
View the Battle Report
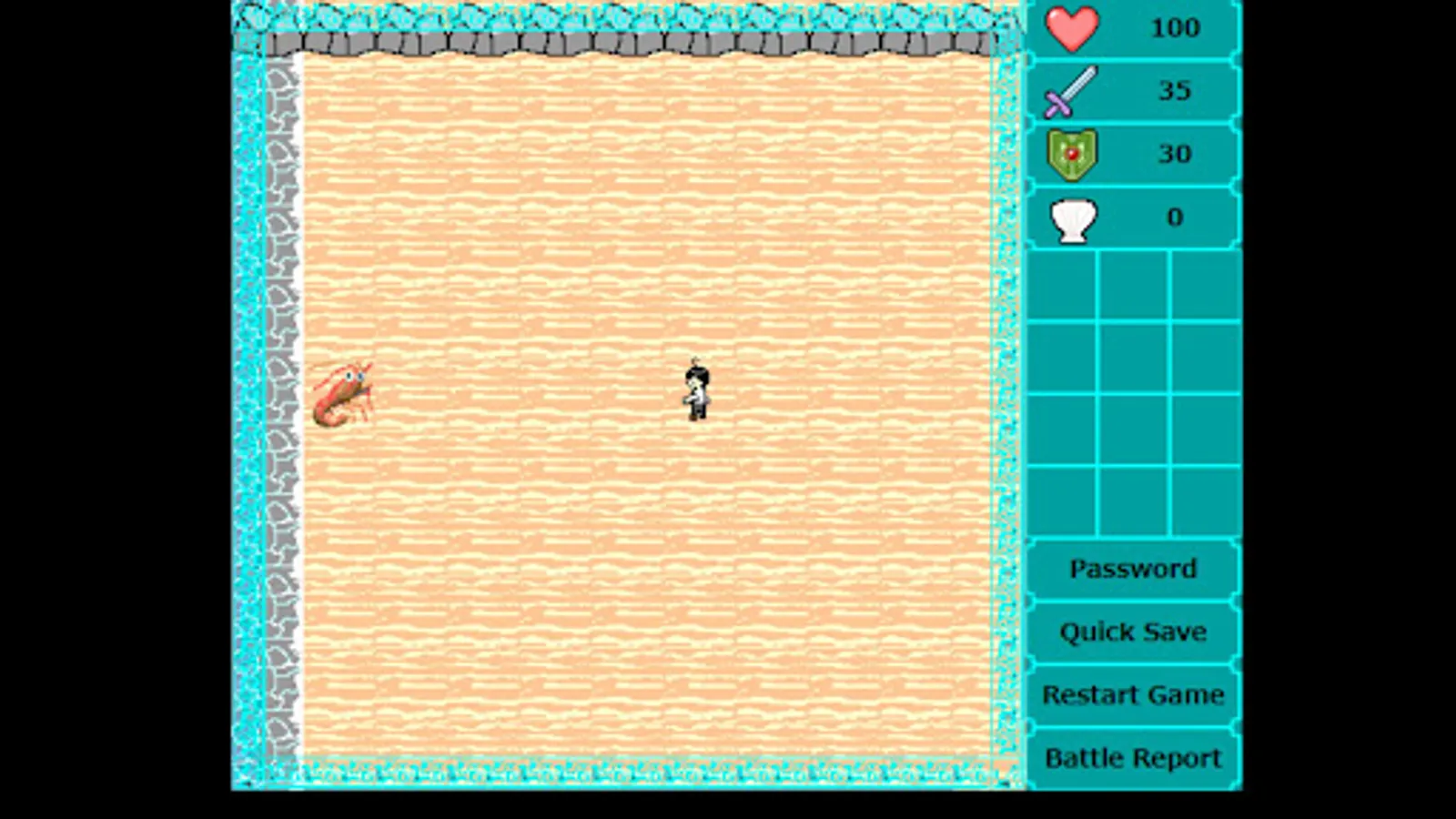1131,757
